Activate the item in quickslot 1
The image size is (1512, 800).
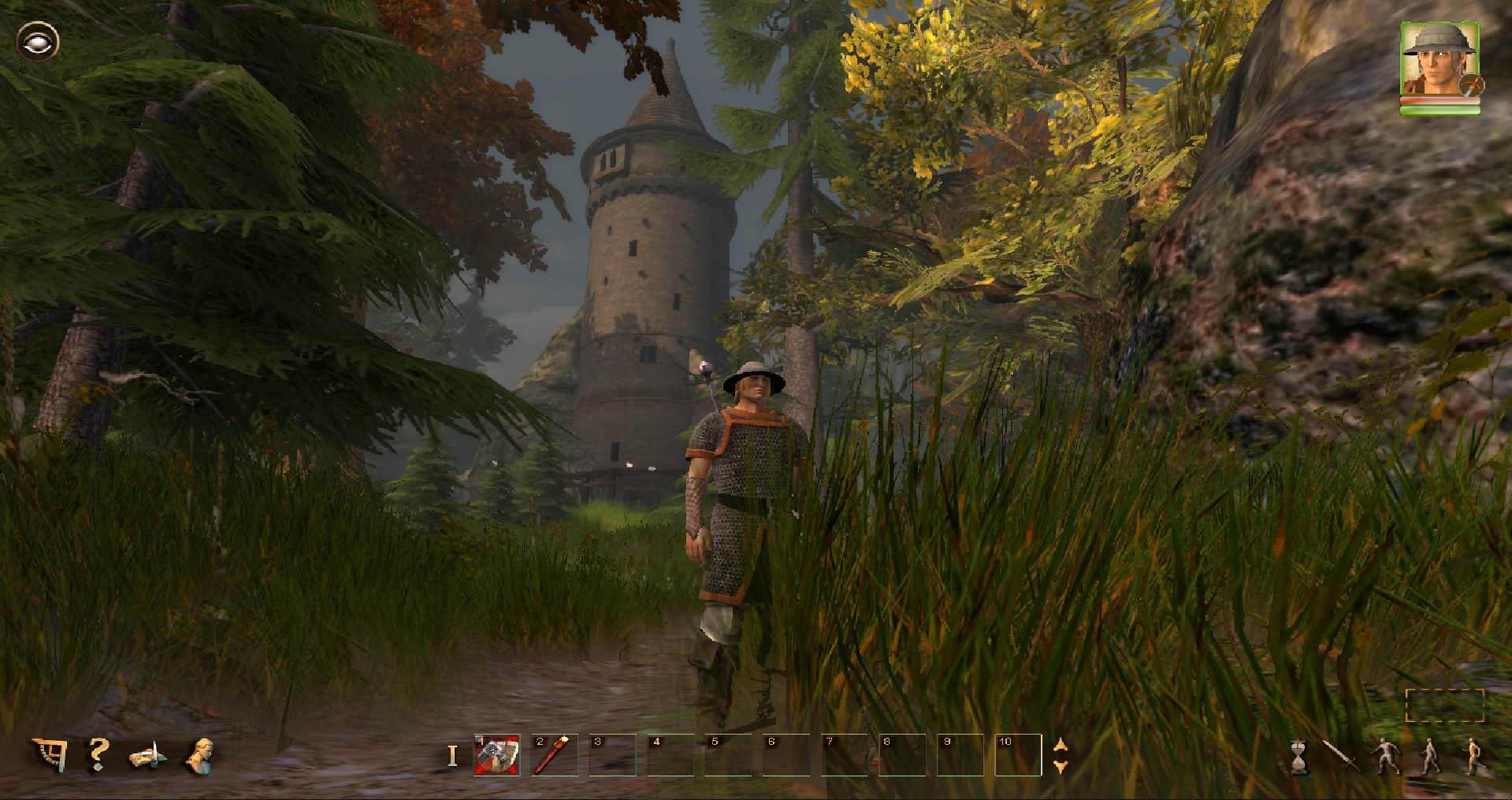tap(496, 755)
